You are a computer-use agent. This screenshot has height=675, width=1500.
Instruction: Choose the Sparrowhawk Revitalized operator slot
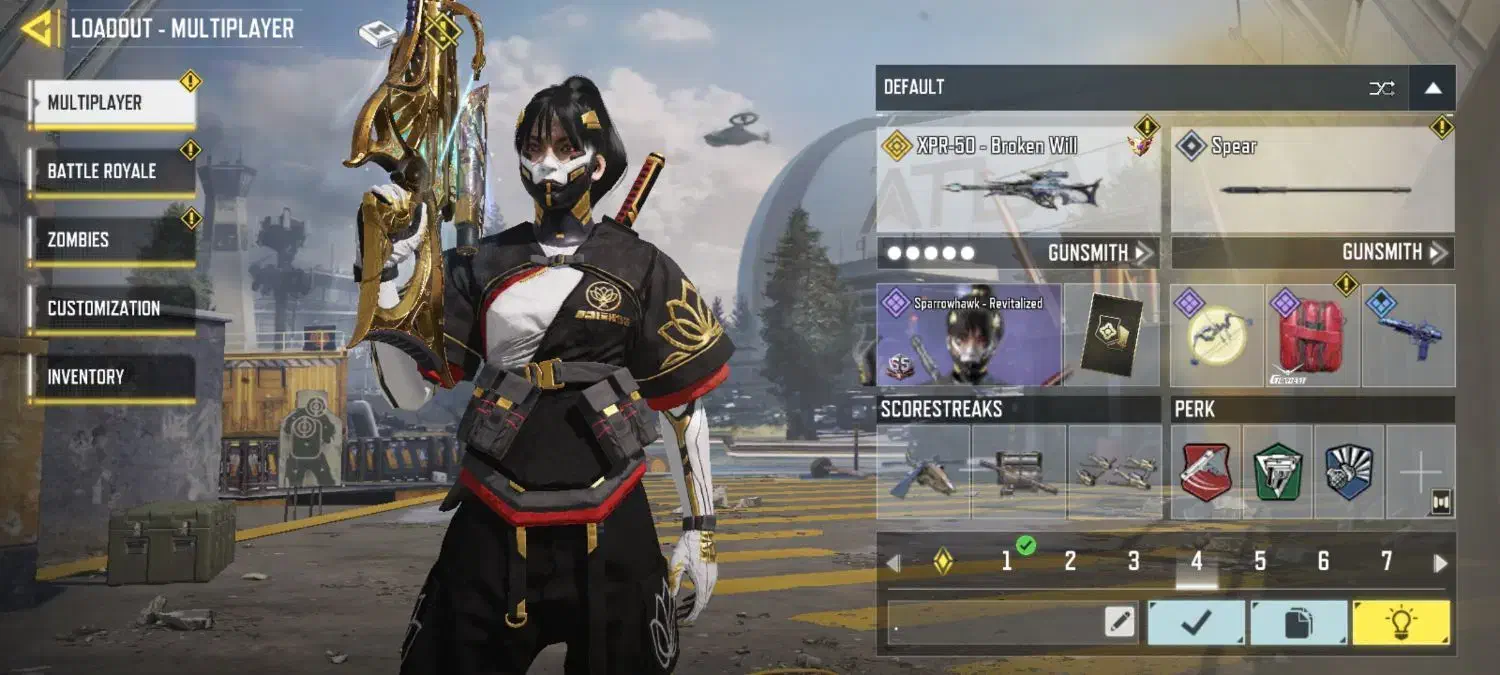[968, 336]
